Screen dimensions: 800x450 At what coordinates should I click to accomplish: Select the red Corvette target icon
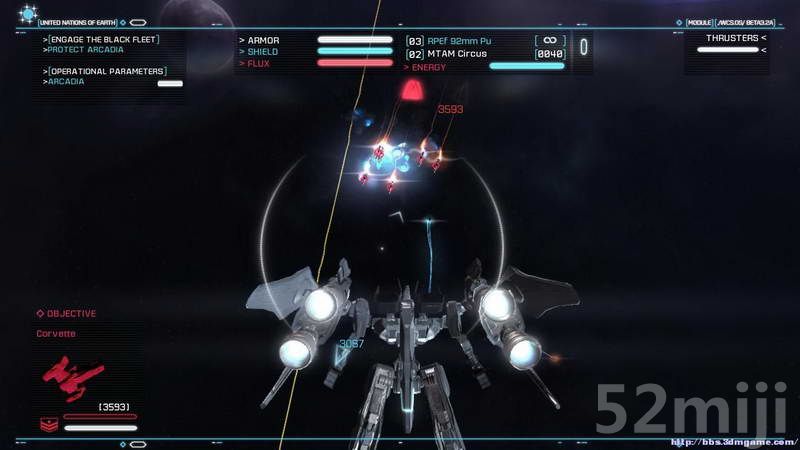pos(67,377)
